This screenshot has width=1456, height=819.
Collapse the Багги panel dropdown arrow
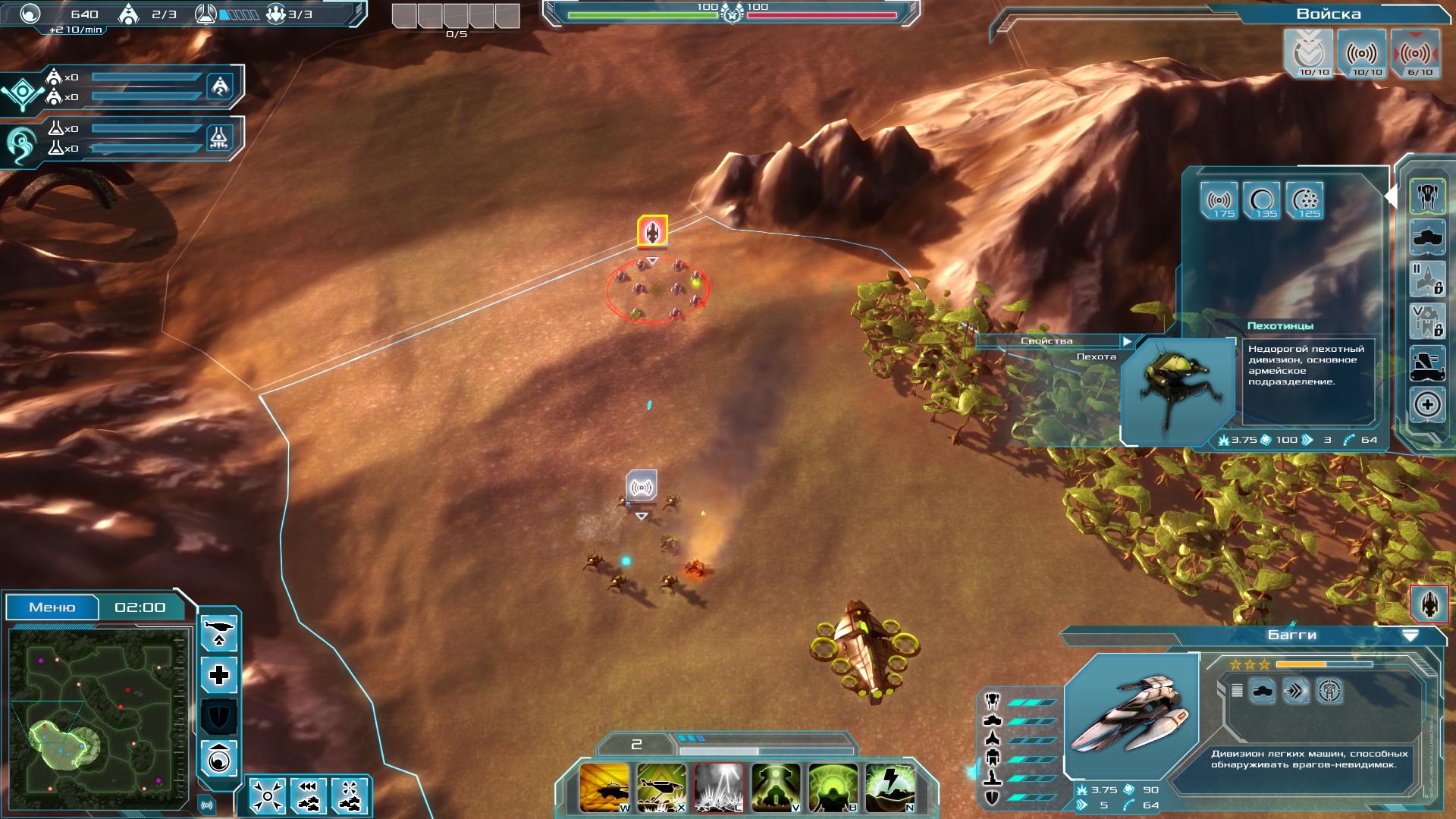[x=1410, y=635]
